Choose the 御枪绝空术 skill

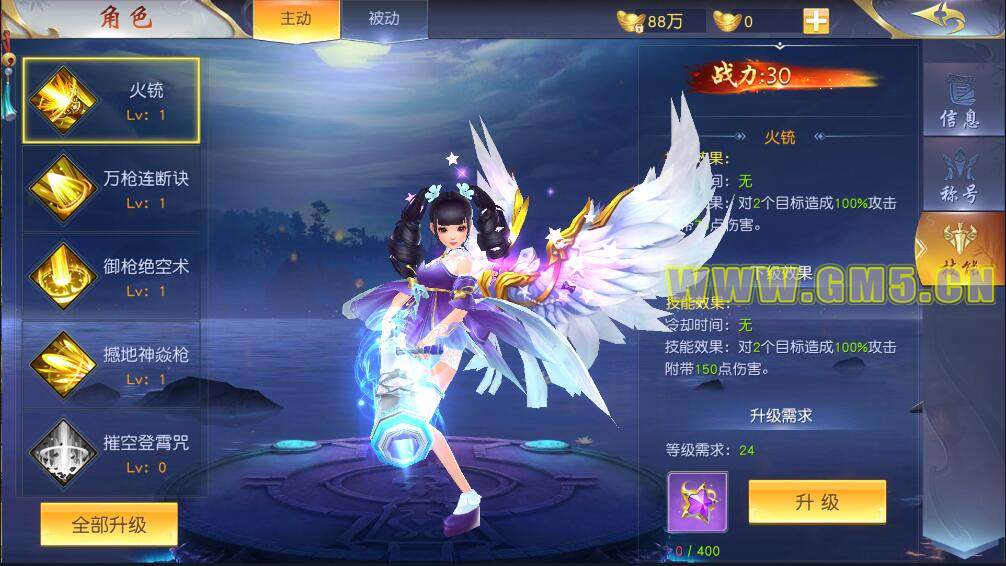pos(111,277)
